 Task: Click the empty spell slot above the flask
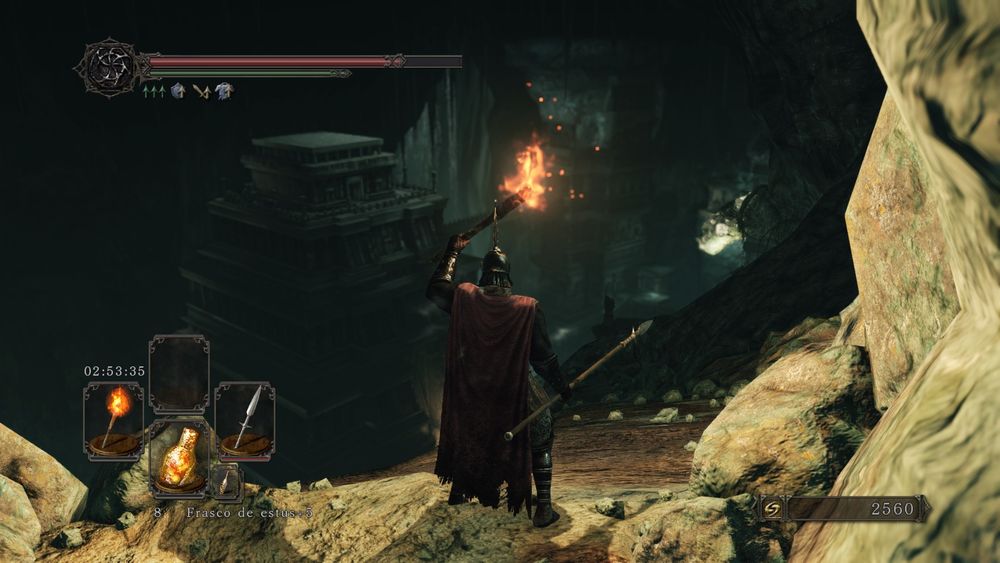coord(179,373)
